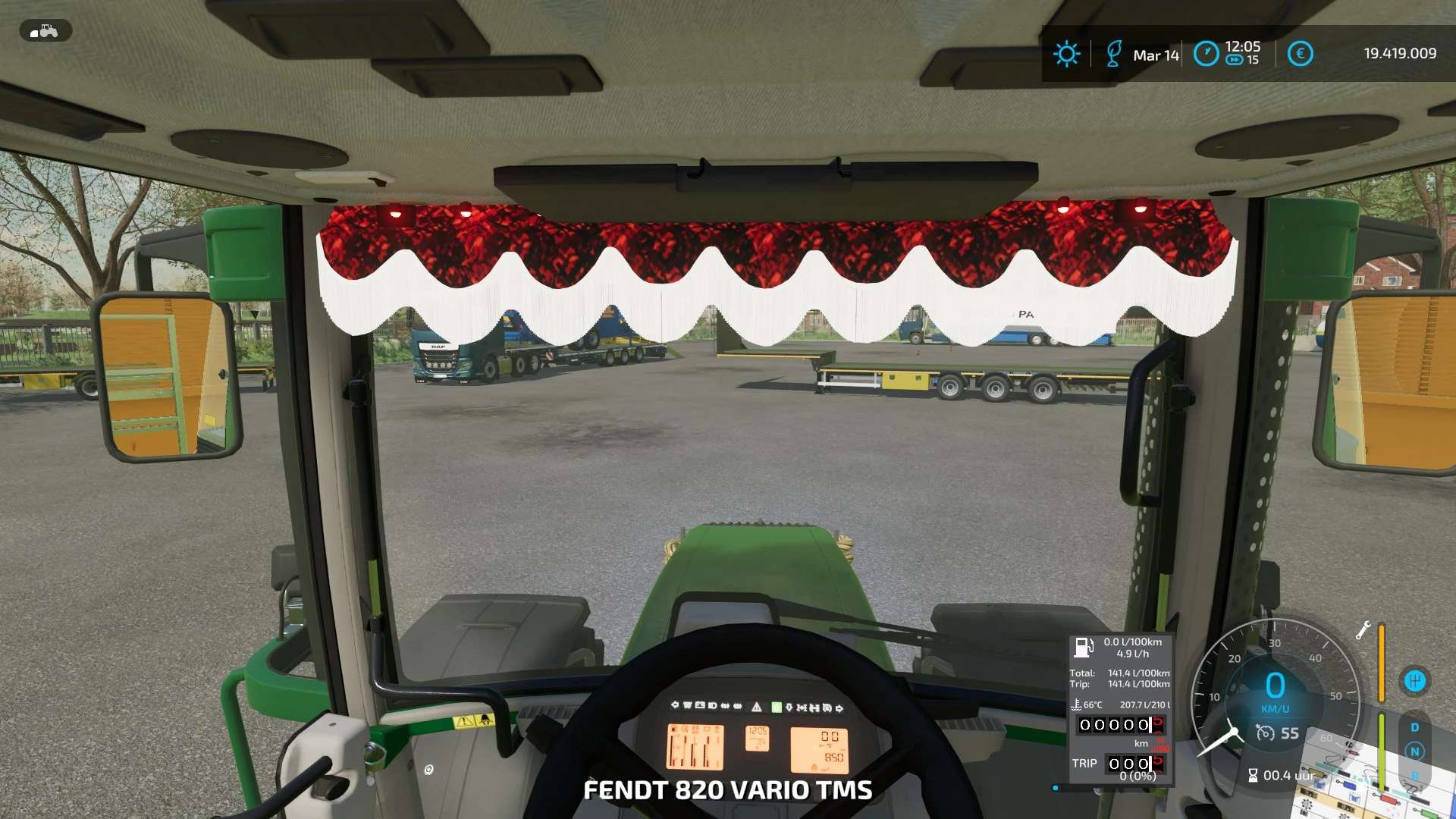Click the wrench damage icon
The height and width of the screenshot is (819, 1456).
point(1363,630)
